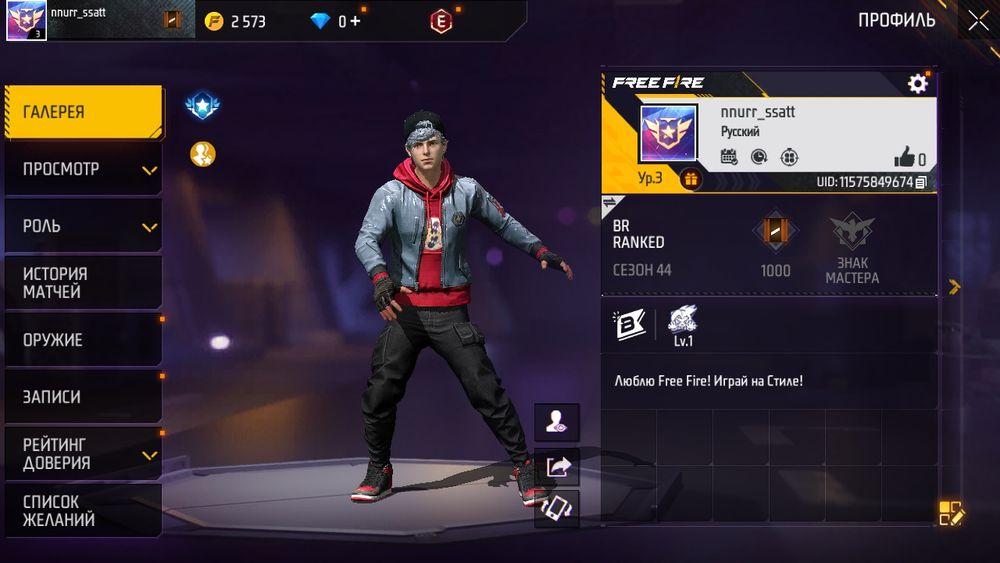This screenshot has height=563, width=1000.
Task: Copy the UID with copy icon
Action: (921, 182)
